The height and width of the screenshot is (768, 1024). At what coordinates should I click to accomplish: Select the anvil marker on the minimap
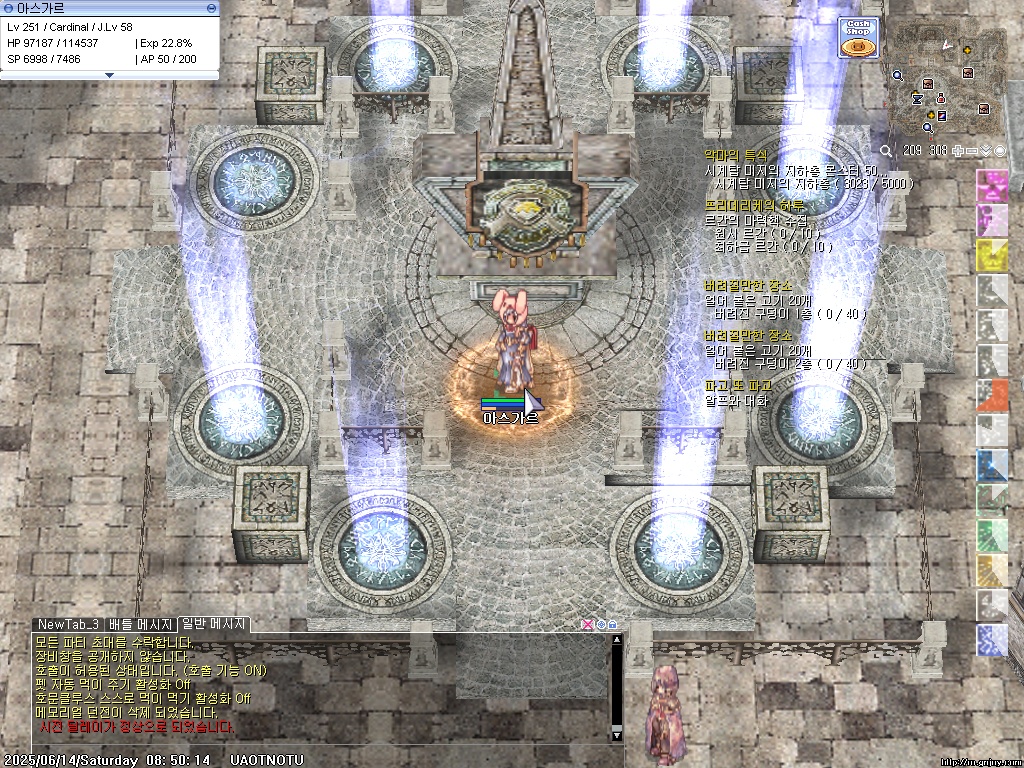pyautogui.click(x=918, y=100)
